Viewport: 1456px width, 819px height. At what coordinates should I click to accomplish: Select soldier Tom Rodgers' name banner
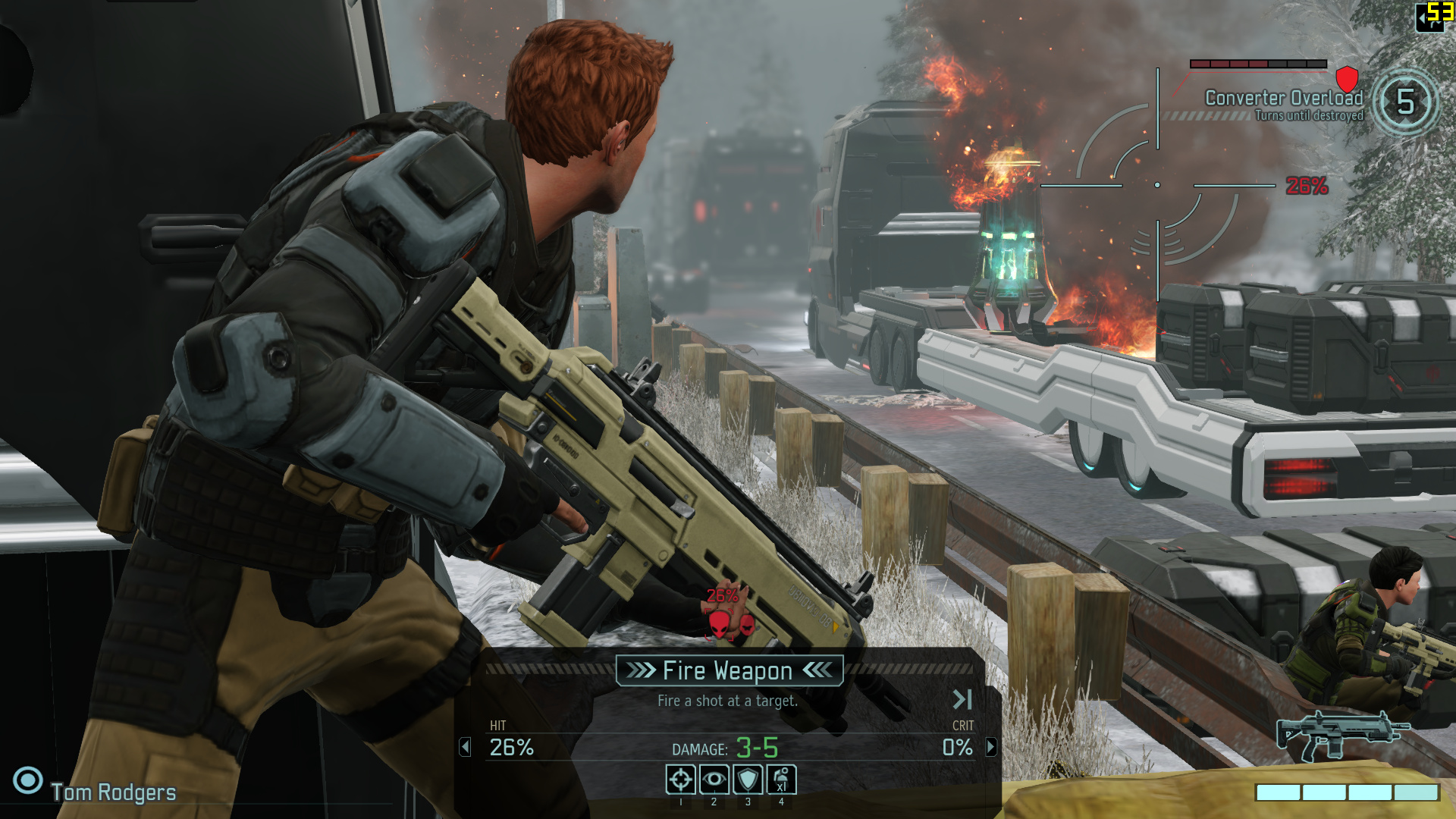point(114,792)
